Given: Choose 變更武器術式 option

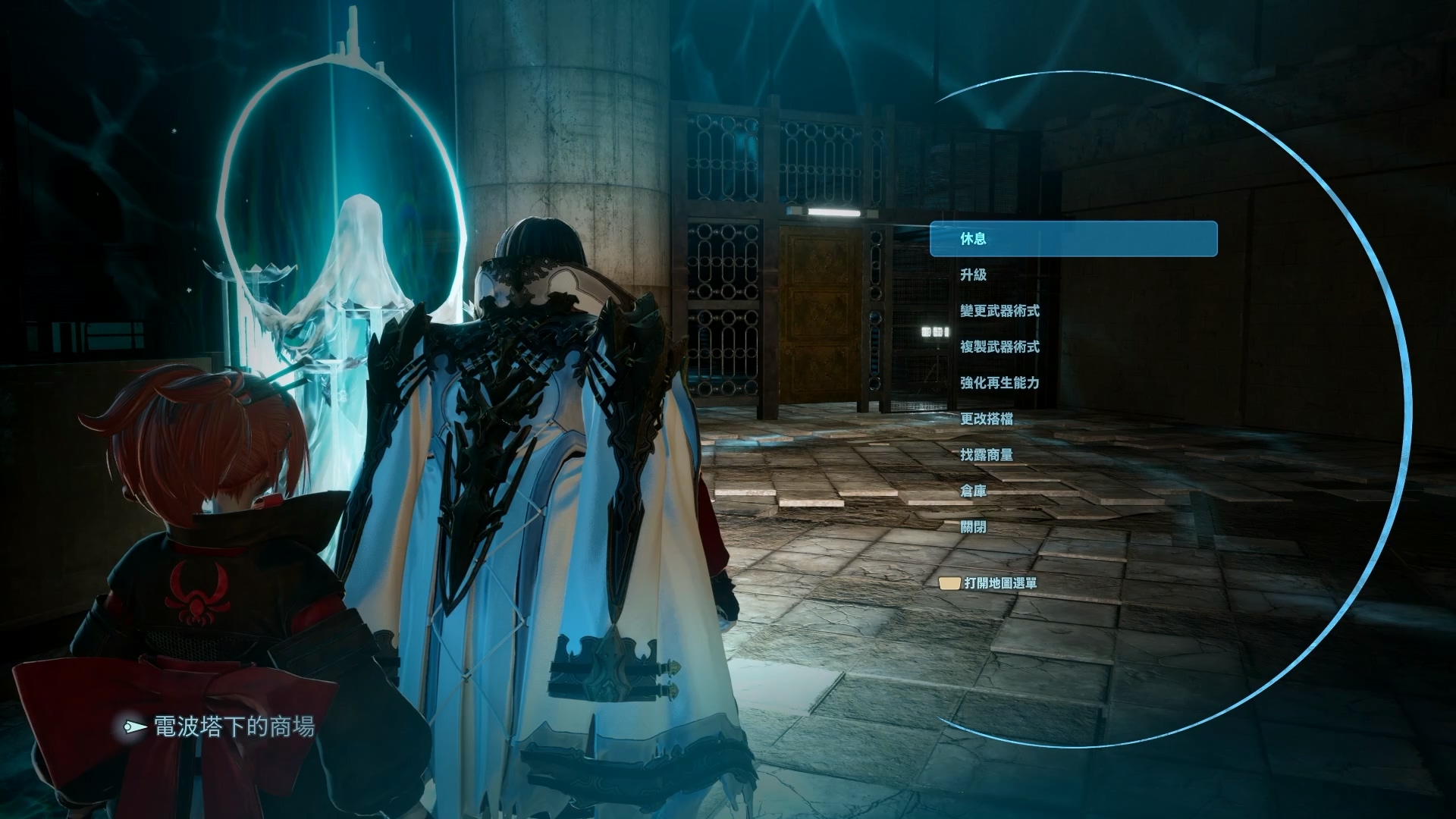Looking at the screenshot, I should click(x=999, y=311).
